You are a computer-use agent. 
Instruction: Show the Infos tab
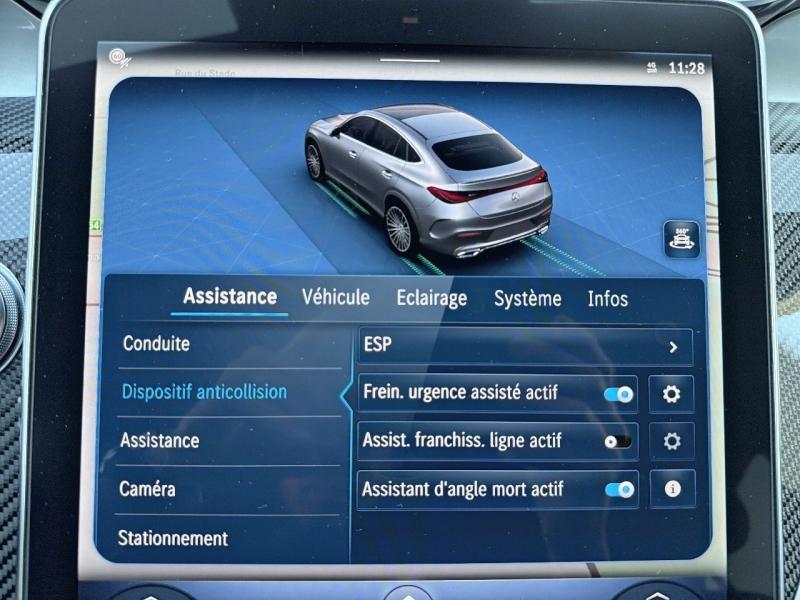click(x=608, y=298)
